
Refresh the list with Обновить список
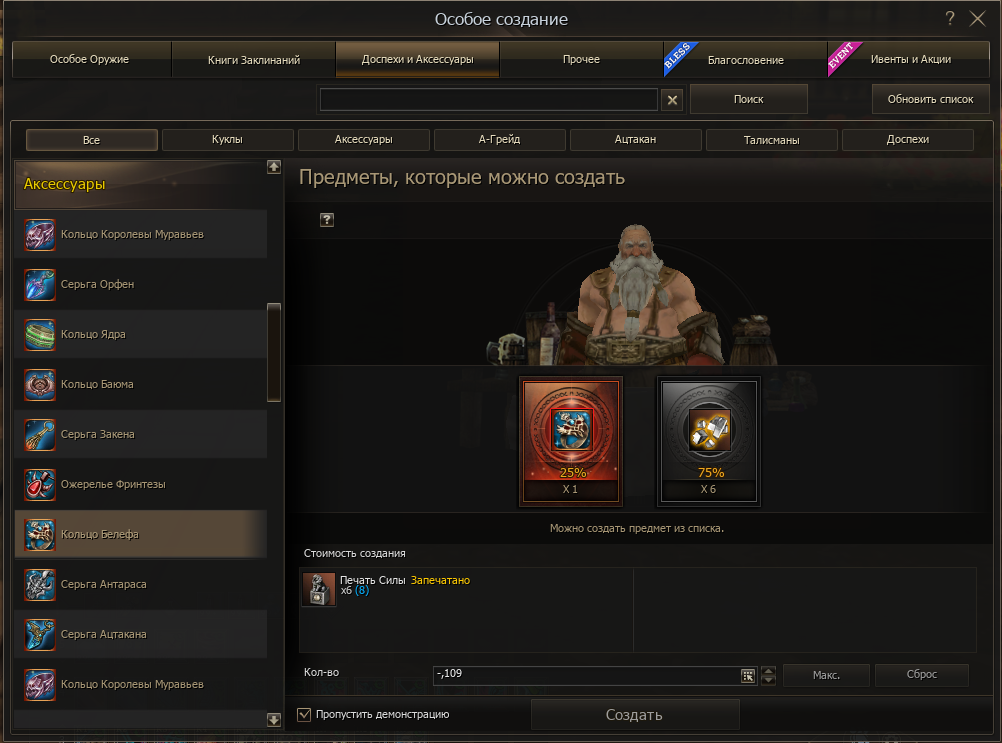[x=930, y=99]
